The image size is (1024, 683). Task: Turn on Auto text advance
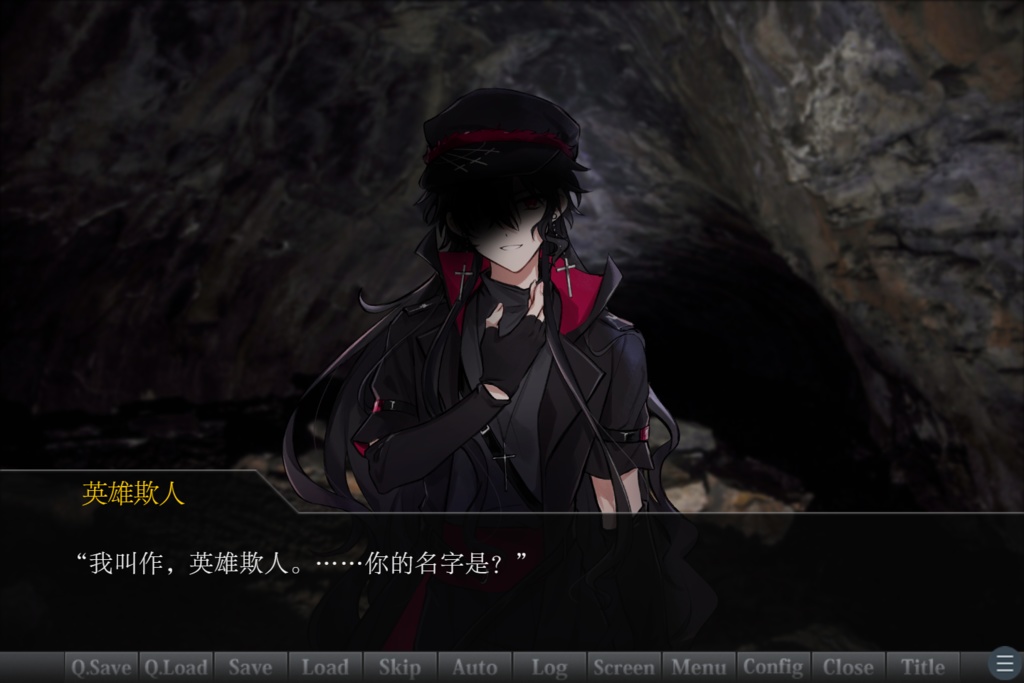474,667
